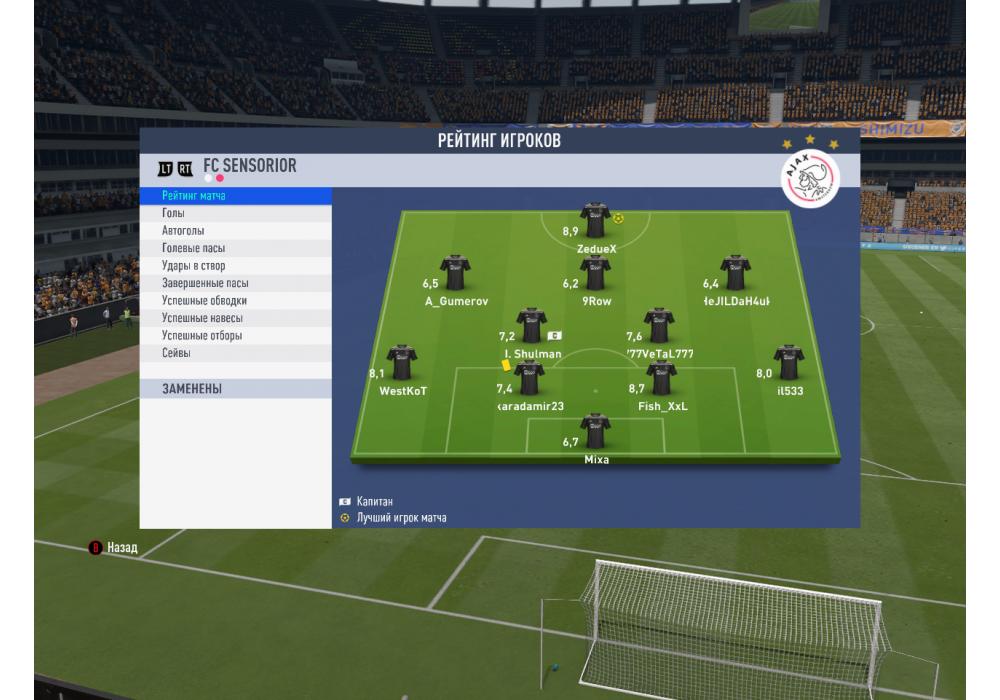The image size is (1000, 700).
Task: Select 'Удары в створ' in the list
Action: click(235, 266)
